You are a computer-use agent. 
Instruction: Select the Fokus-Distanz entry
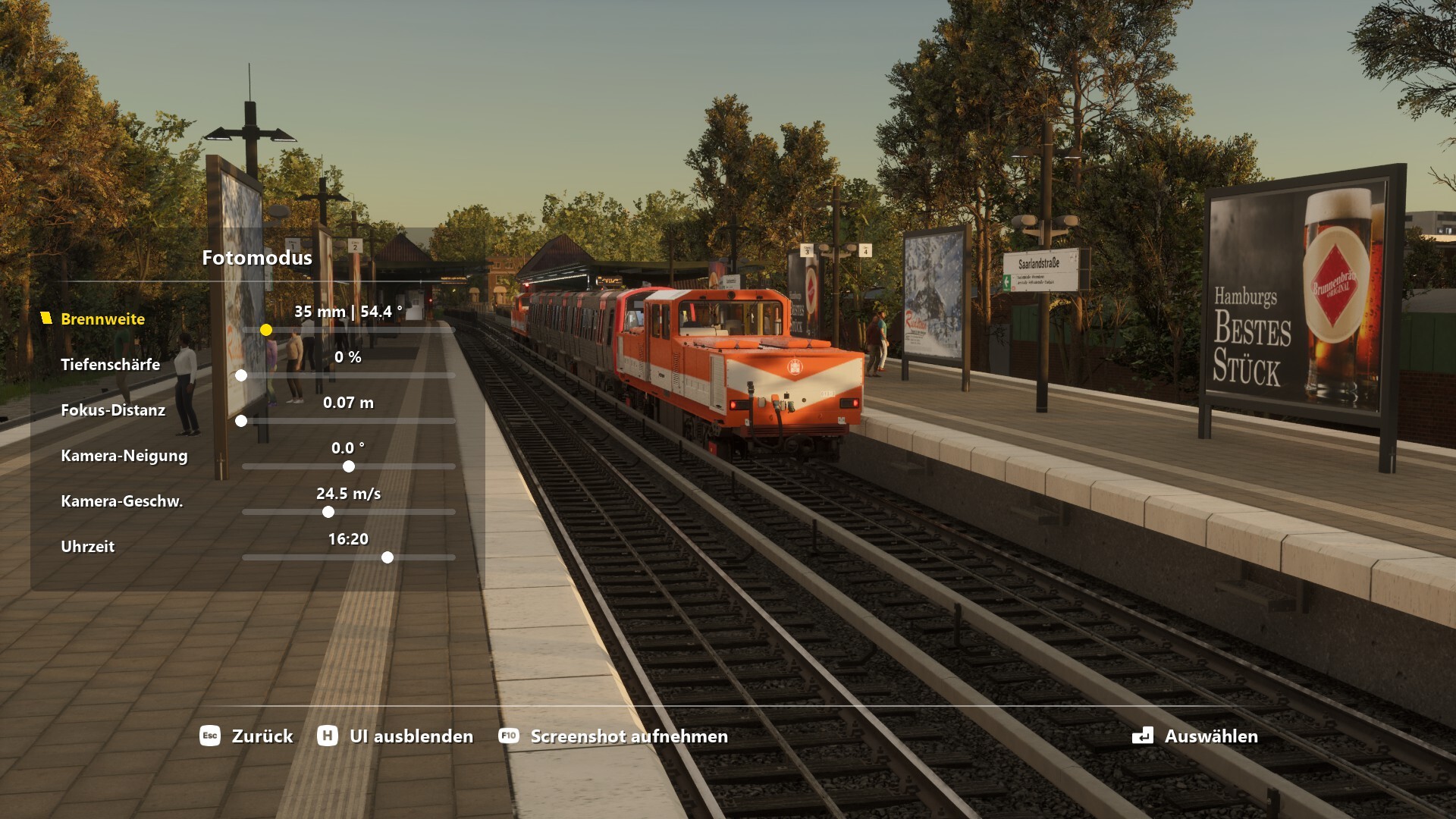113,410
